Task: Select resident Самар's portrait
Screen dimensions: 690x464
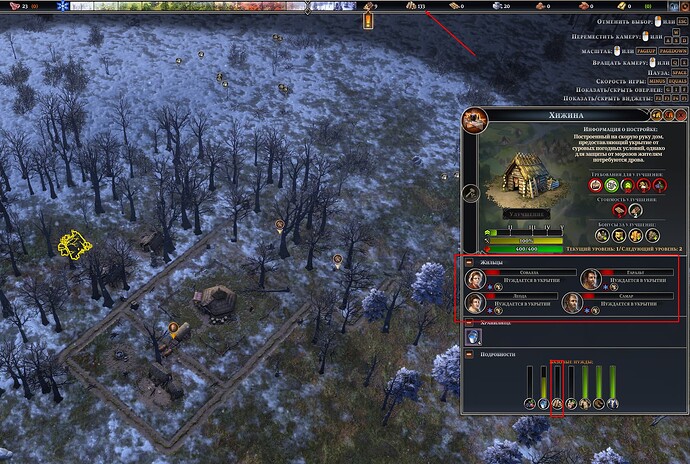Action: [x=573, y=303]
